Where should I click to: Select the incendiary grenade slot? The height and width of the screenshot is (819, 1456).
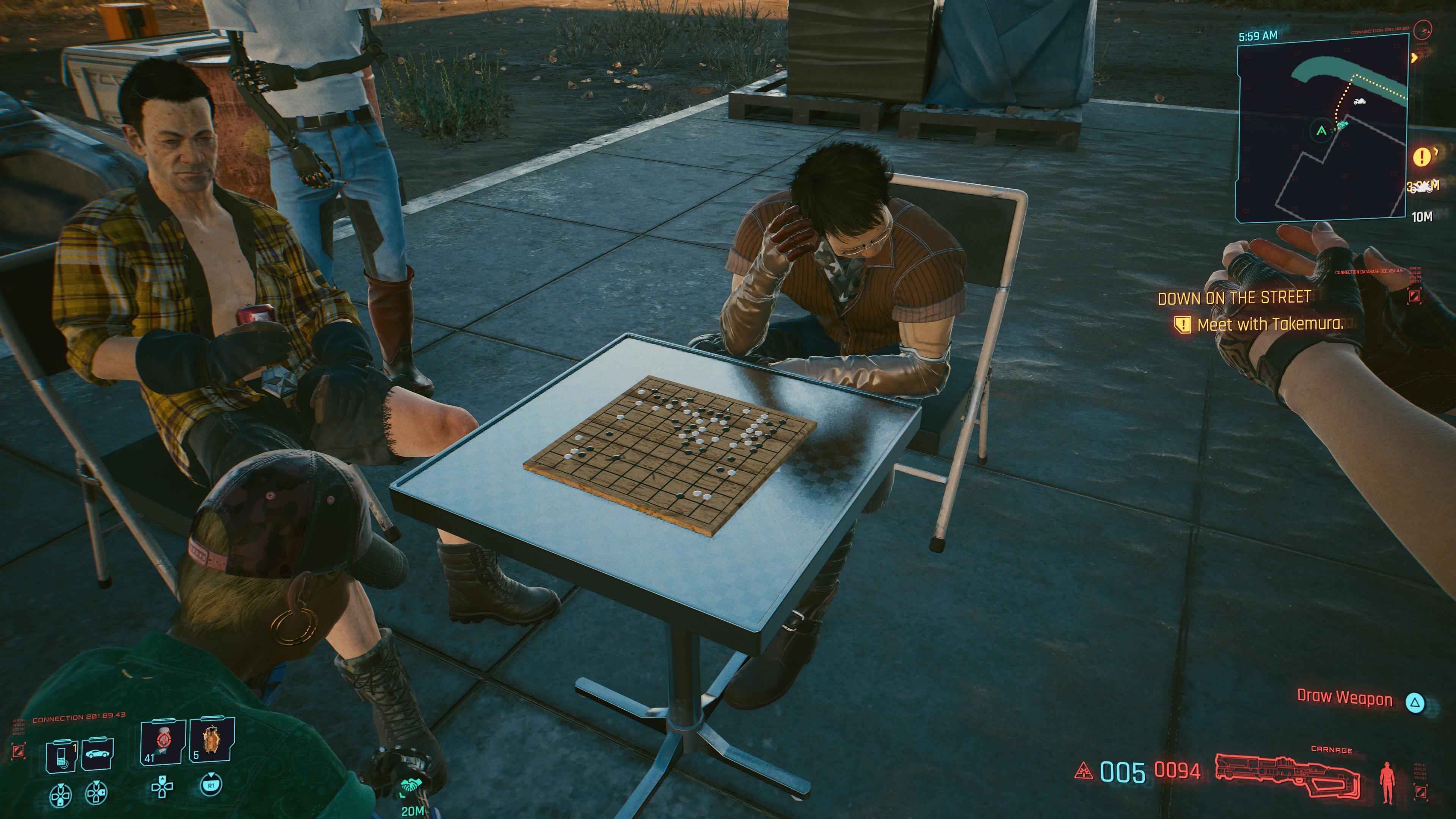coord(212,741)
